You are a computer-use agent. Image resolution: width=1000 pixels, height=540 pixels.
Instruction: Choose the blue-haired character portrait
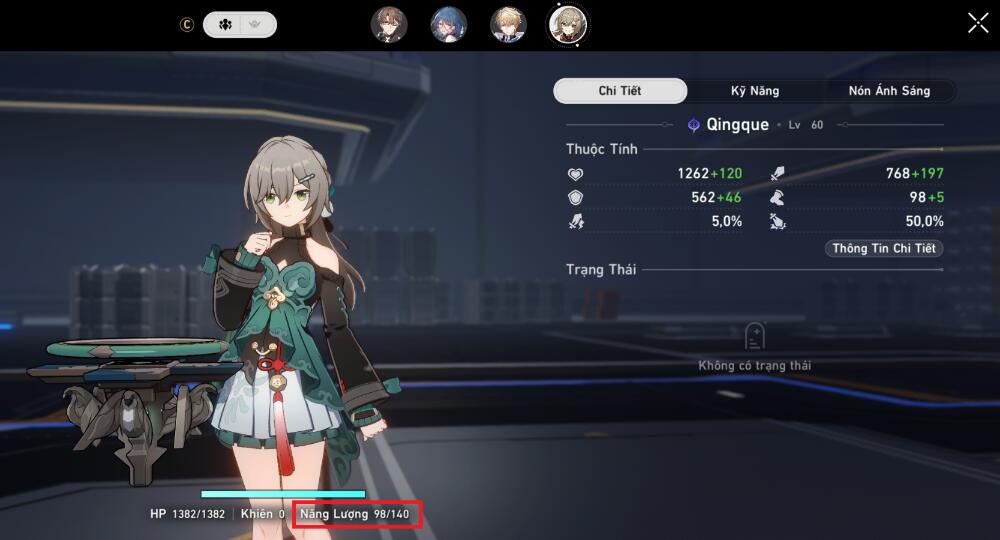coord(449,25)
